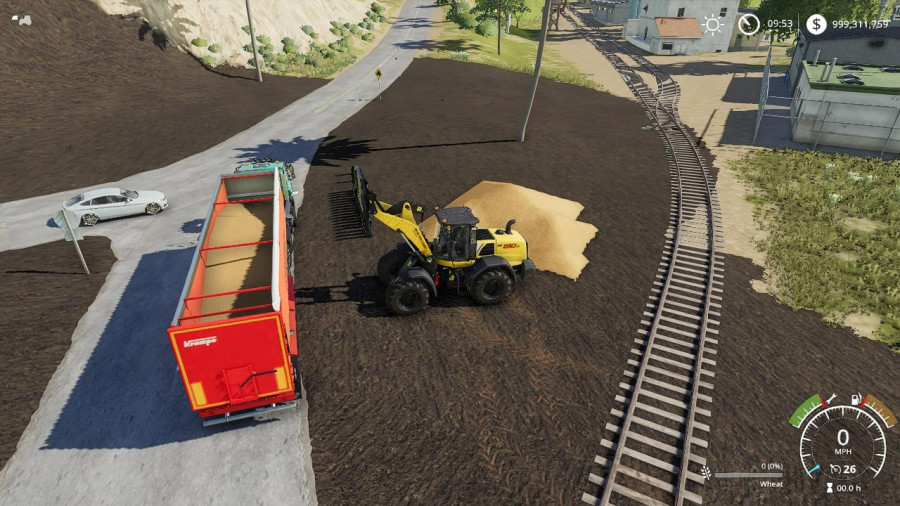Select the dollar money icon
900x506 pixels.
tap(817, 24)
